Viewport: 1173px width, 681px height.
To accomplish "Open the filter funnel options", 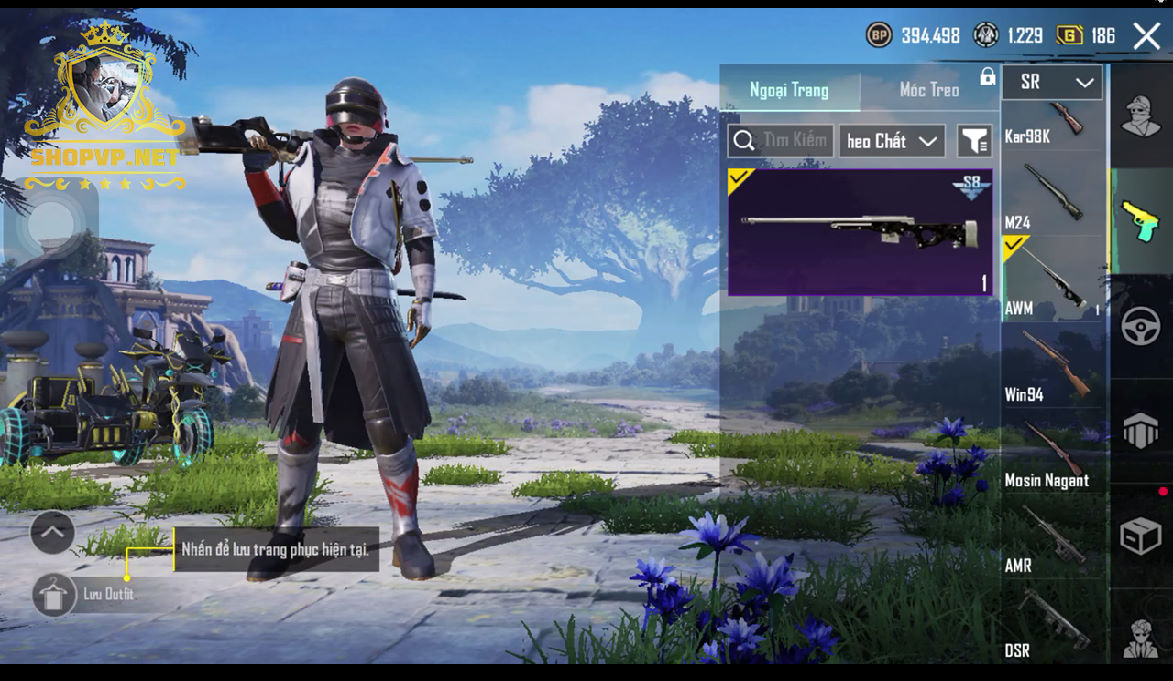I will [974, 141].
